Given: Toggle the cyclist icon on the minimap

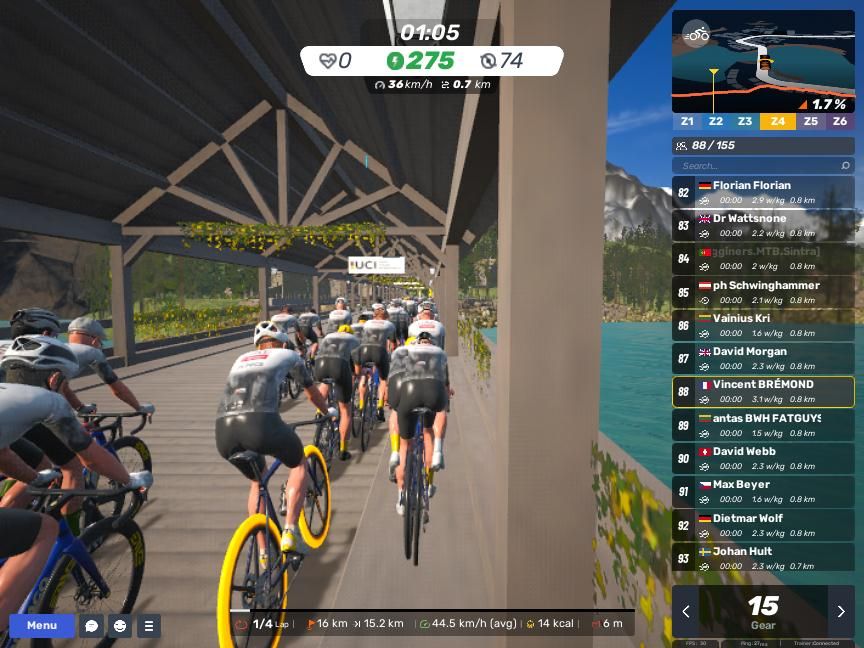Looking at the screenshot, I should pyautogui.click(x=697, y=34).
